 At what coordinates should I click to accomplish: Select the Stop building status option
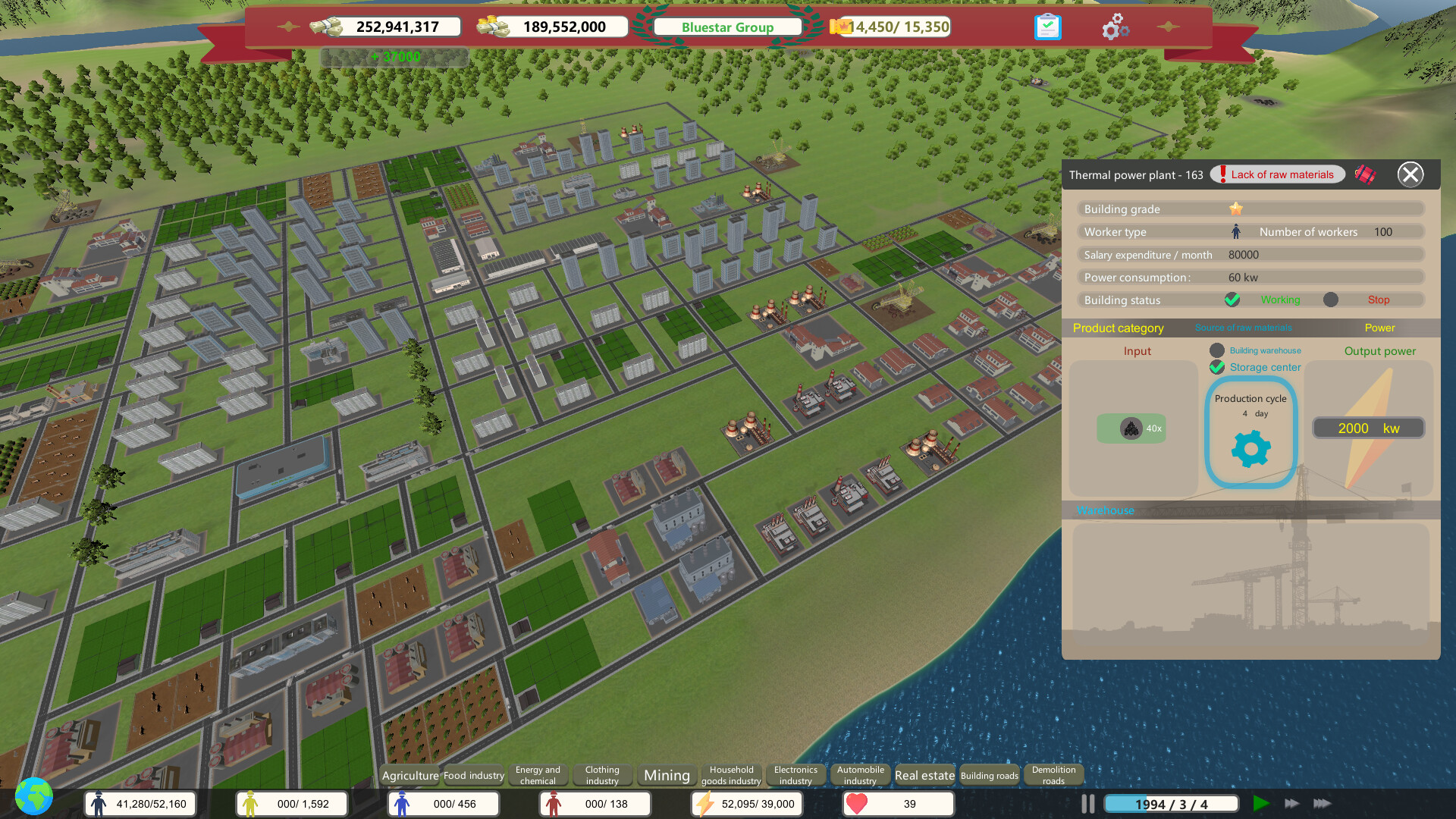pos(1331,300)
